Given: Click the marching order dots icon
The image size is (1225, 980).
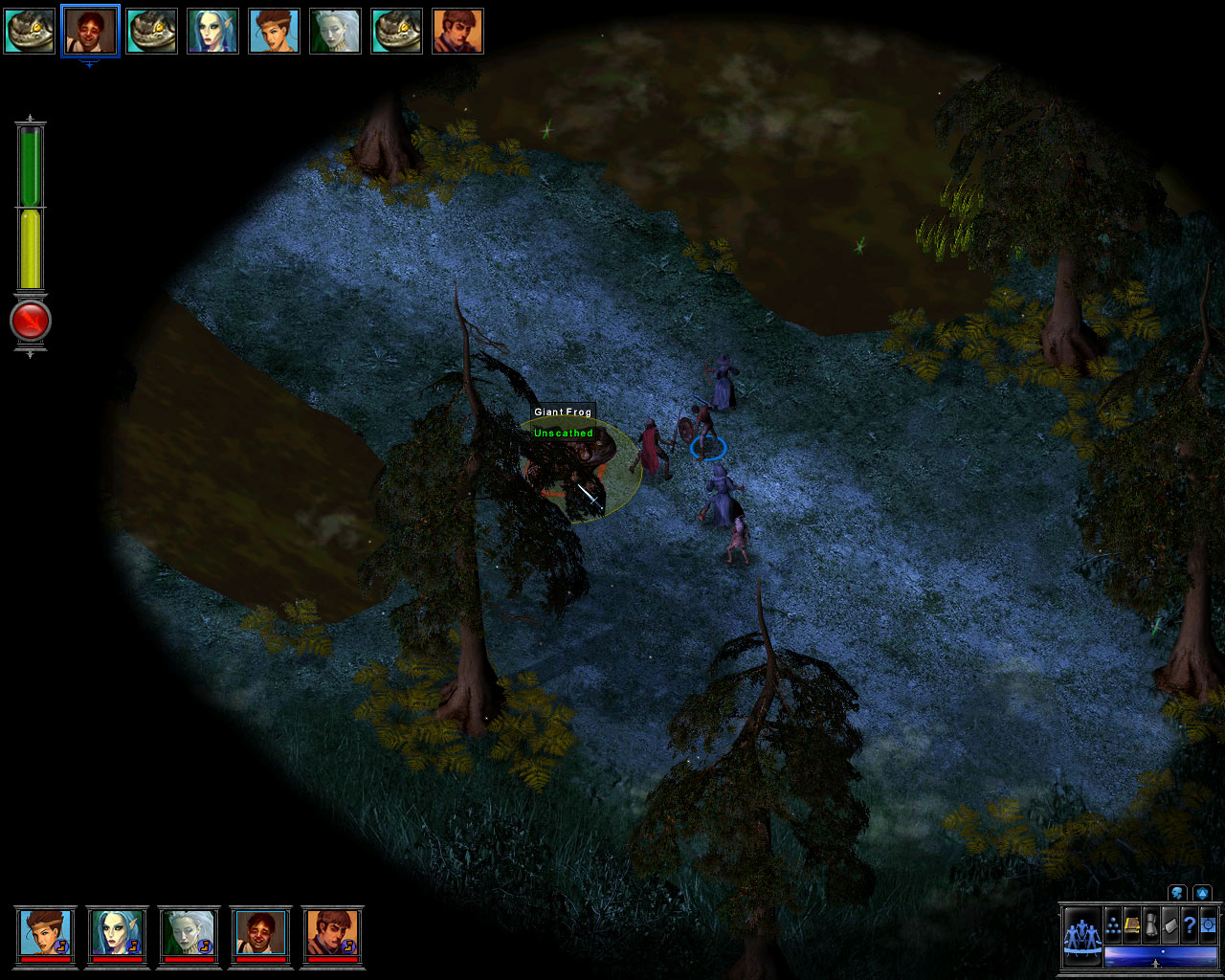Looking at the screenshot, I should click(x=1113, y=925).
